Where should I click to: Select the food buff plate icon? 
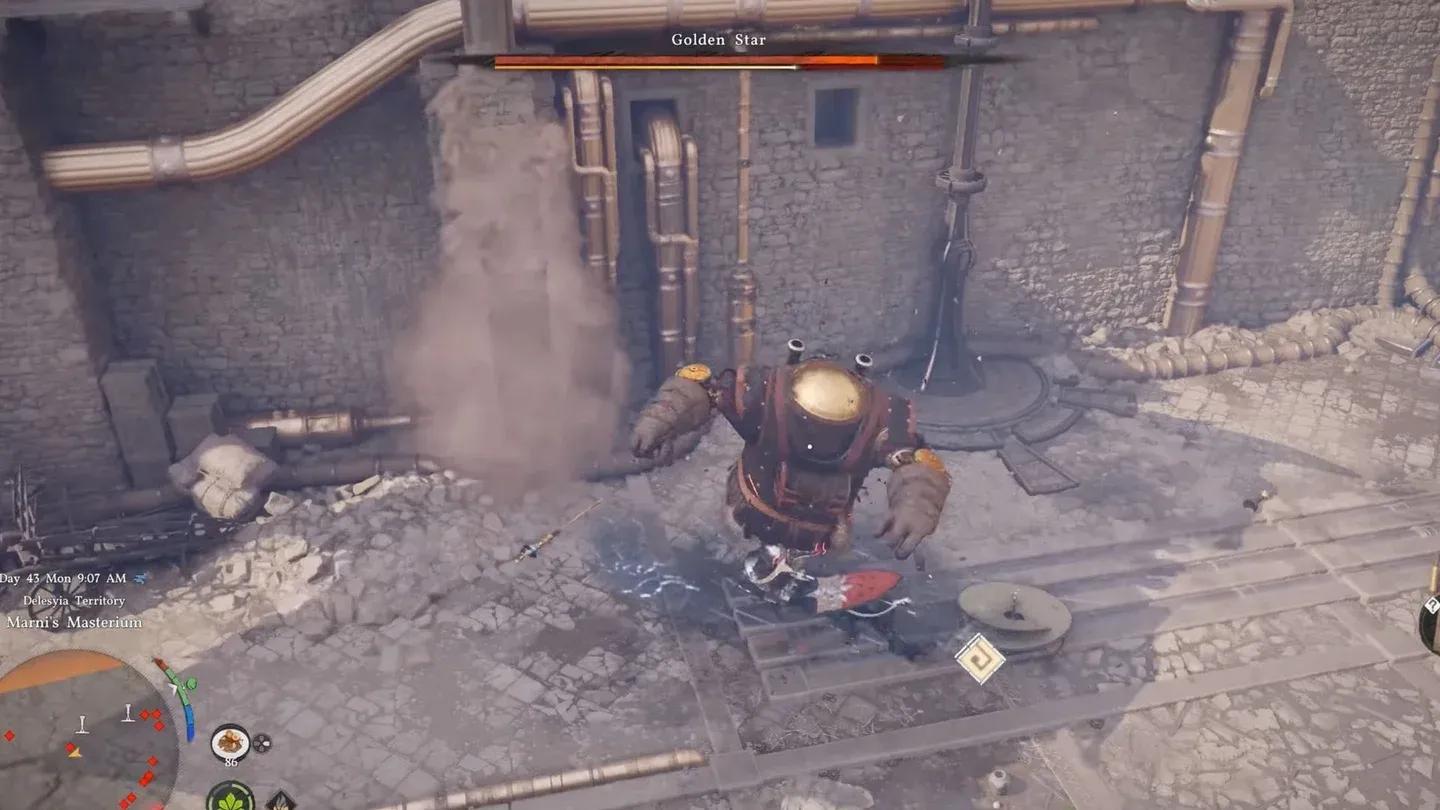(x=230, y=742)
